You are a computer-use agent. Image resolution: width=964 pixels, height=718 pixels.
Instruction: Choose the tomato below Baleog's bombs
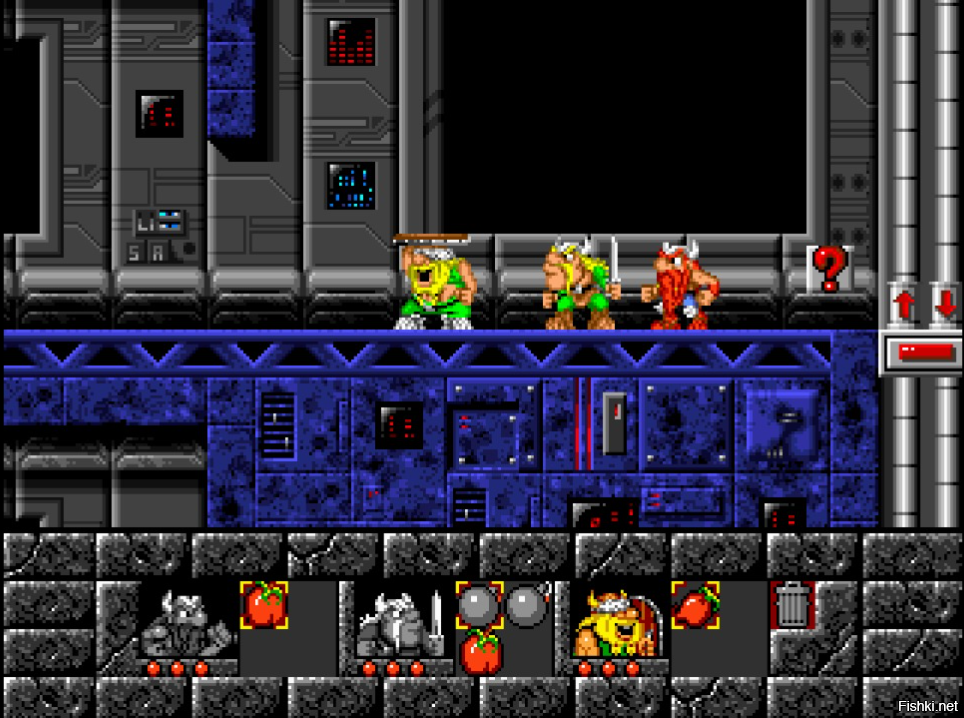480,653
